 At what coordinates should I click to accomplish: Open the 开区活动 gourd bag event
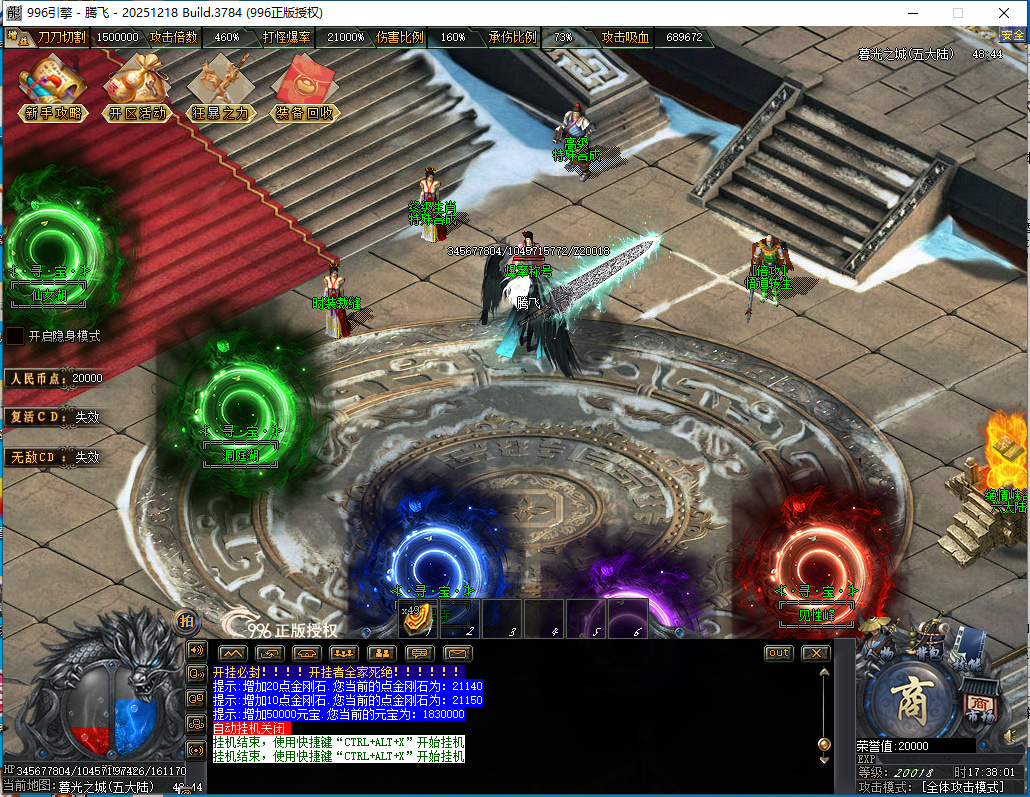137,87
